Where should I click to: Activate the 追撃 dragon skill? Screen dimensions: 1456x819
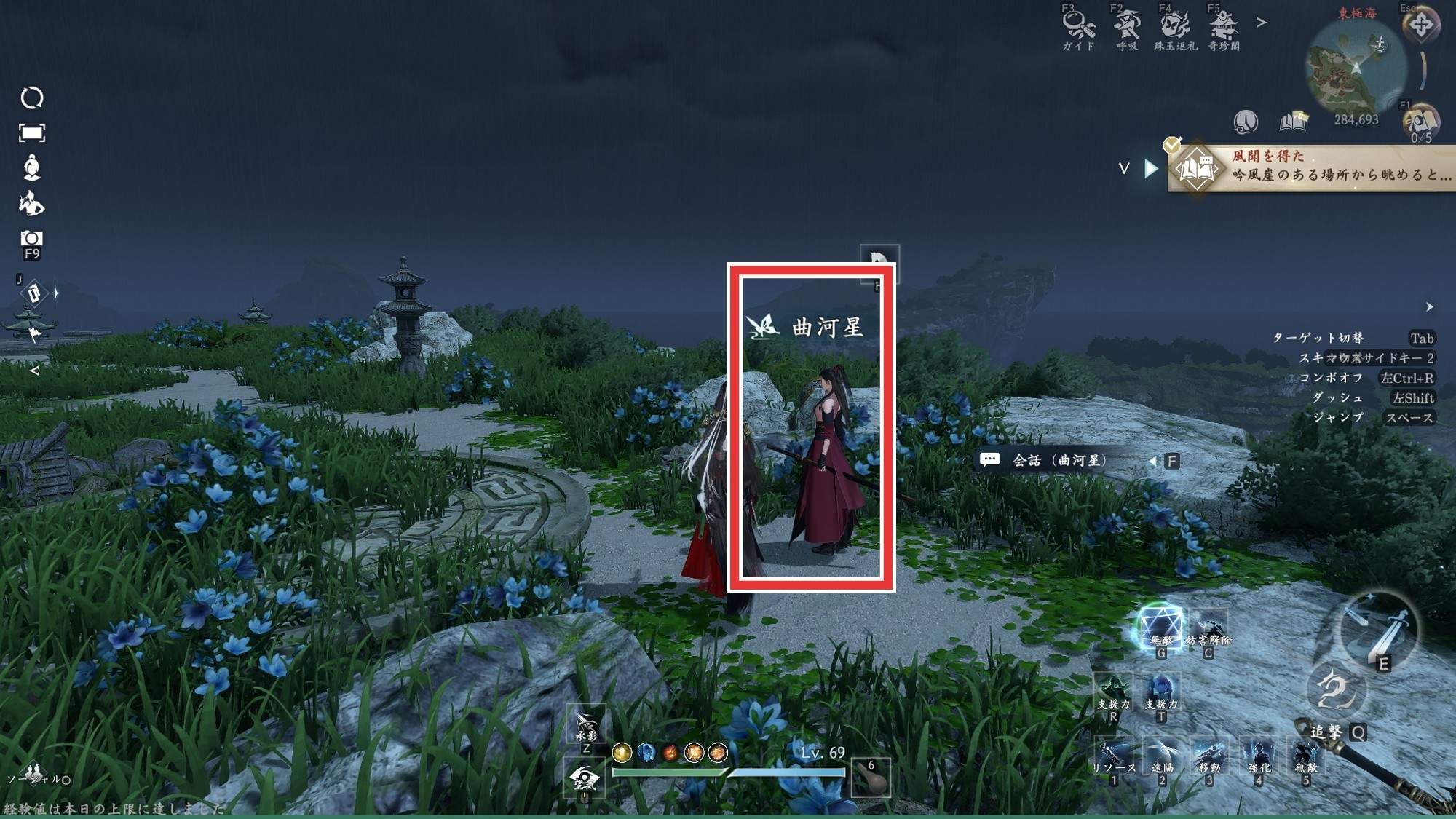(1337, 692)
